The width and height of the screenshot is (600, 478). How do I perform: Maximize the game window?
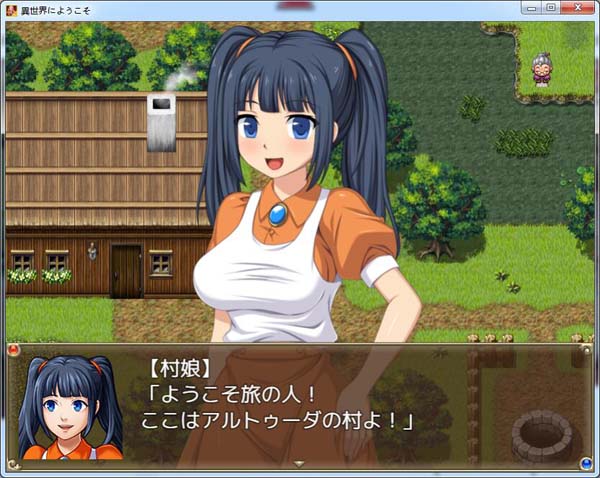pos(550,8)
